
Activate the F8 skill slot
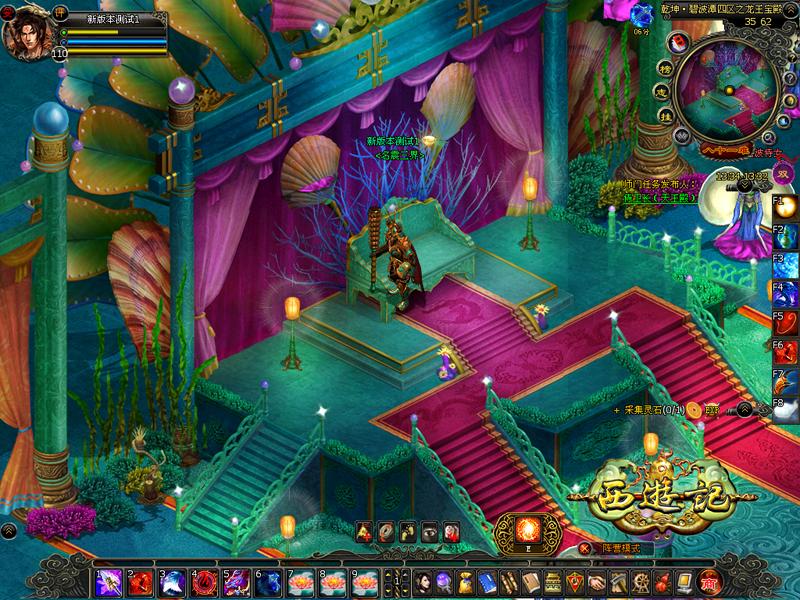pos(788,409)
